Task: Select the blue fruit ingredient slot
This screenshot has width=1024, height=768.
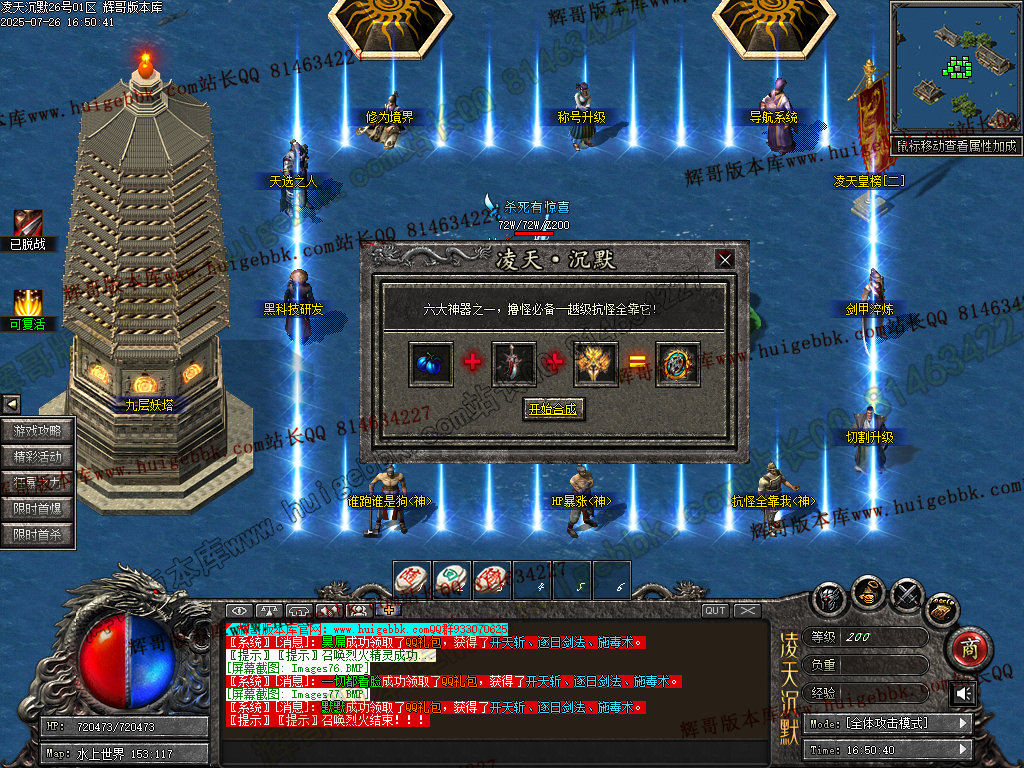Action: click(x=430, y=363)
